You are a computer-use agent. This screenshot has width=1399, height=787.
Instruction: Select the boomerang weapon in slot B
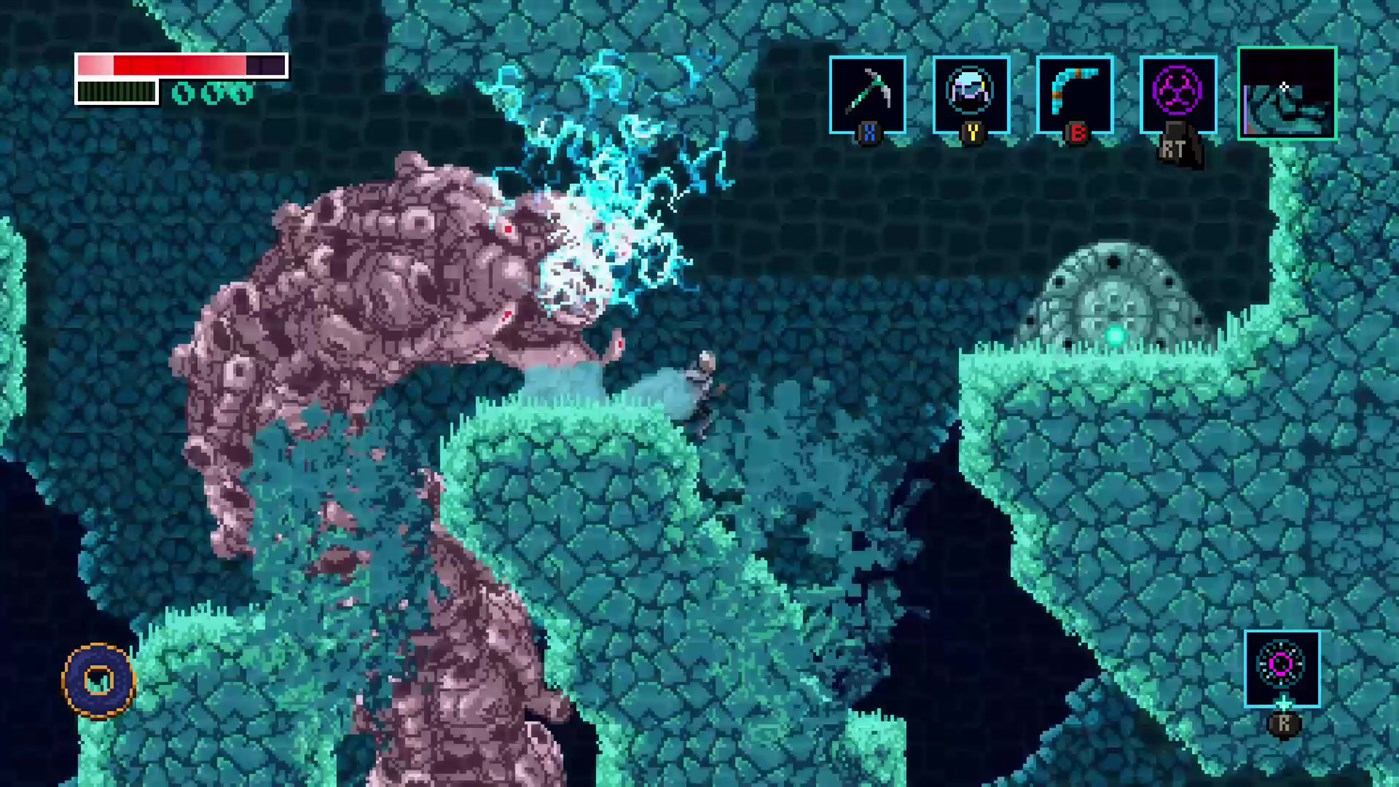click(1076, 93)
